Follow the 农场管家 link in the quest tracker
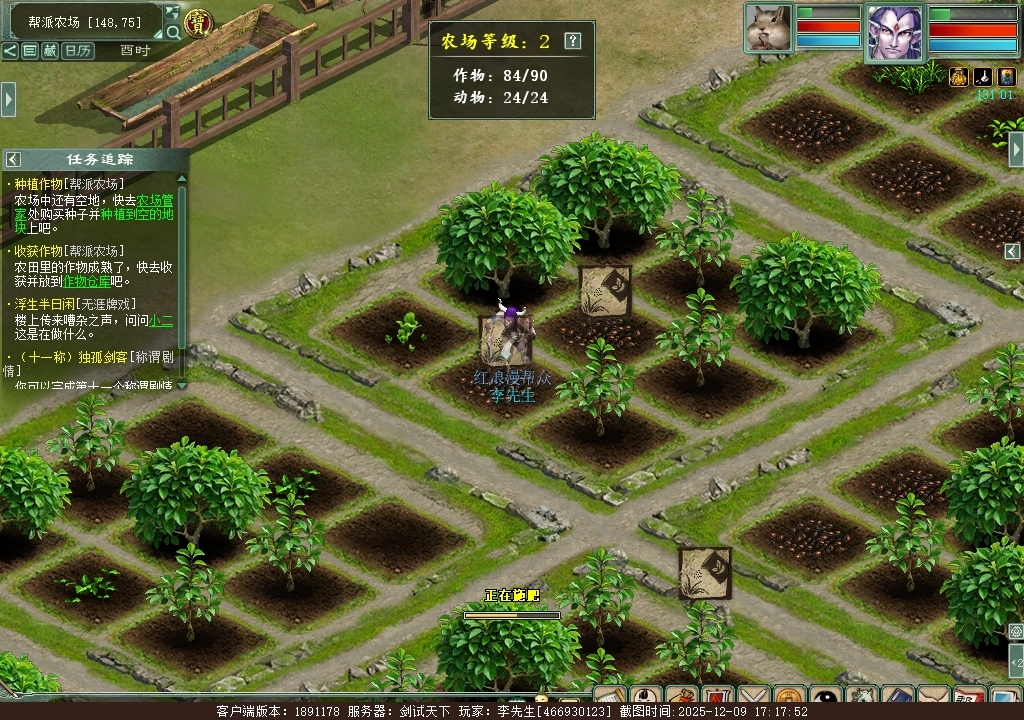The image size is (1024, 720). (x=154, y=199)
